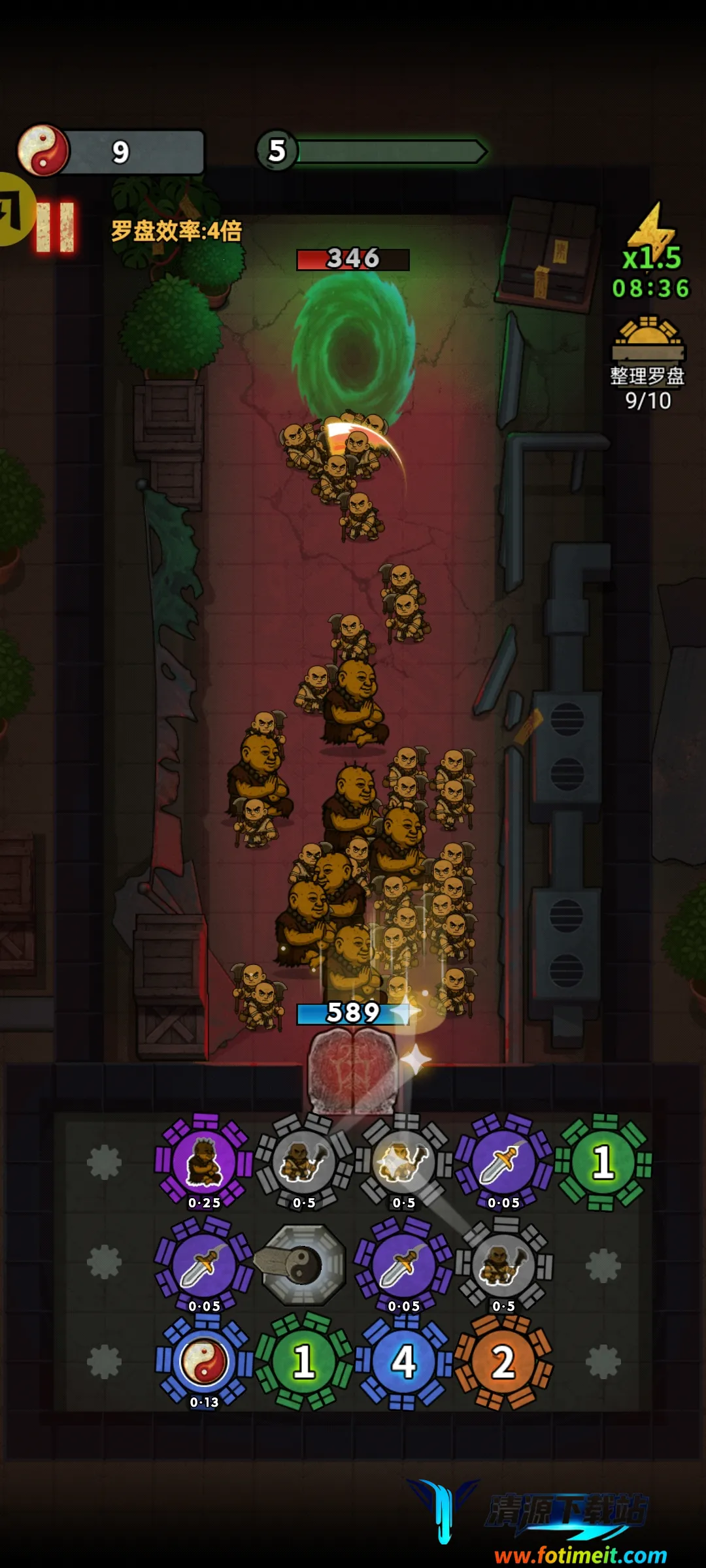The height and width of the screenshot is (1568, 706).
Task: Choose the orange number 2 tile
Action: pyautogui.click(x=503, y=1362)
